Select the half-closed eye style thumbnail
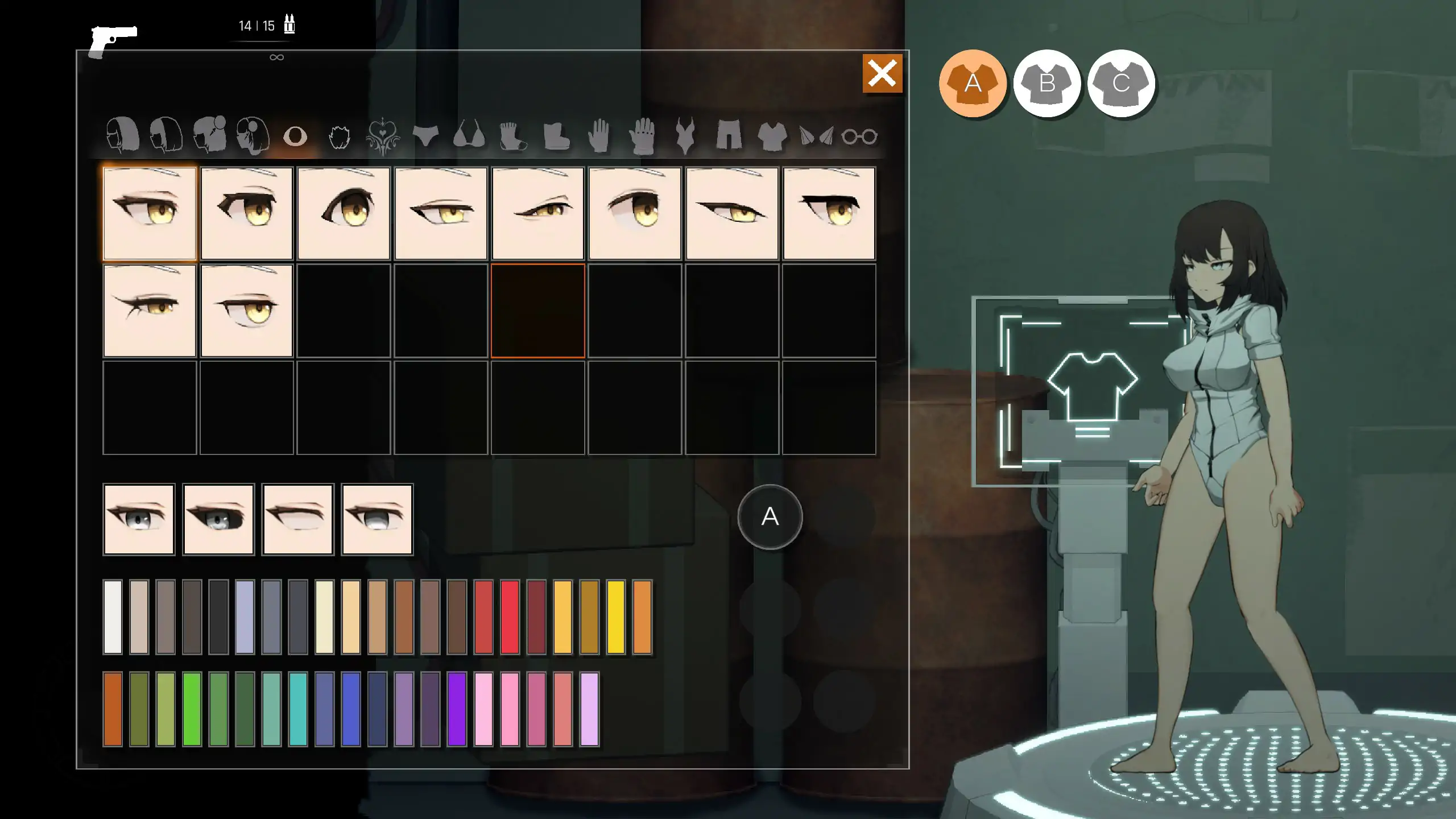The width and height of the screenshot is (1456, 819). tap(441, 213)
